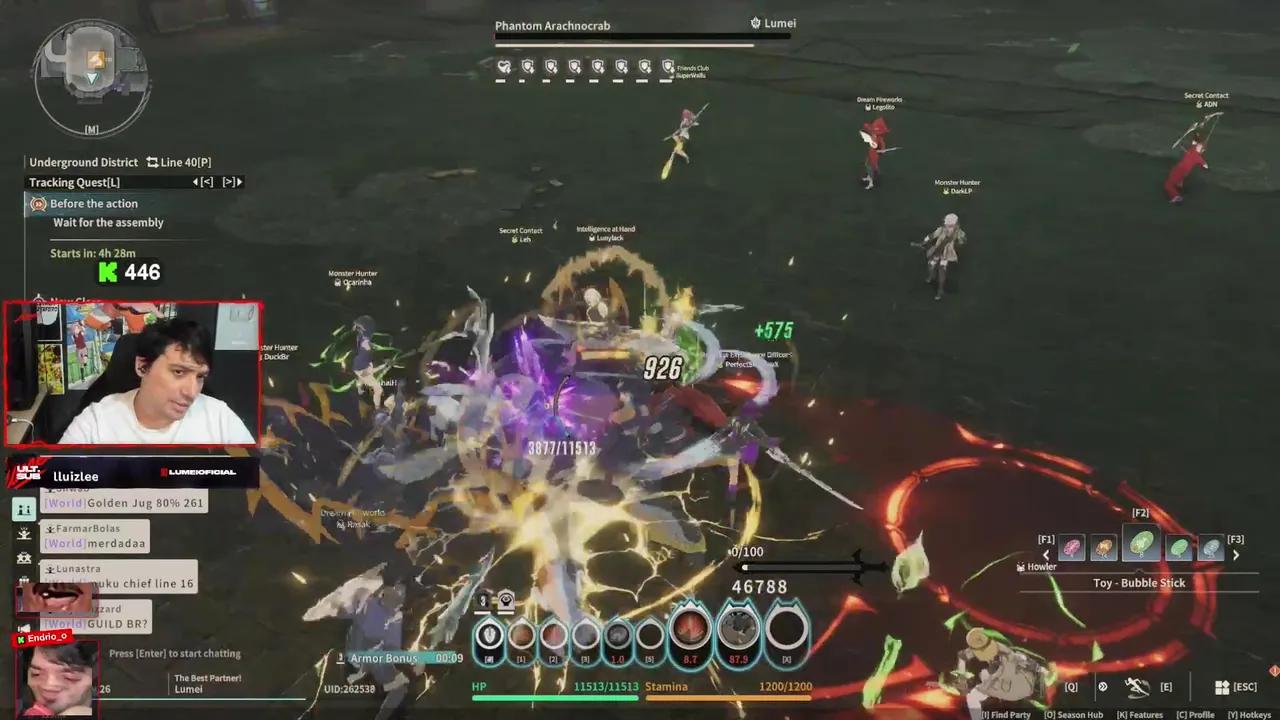
Task: Open the main menu grid icon
Action: tap(1222, 687)
